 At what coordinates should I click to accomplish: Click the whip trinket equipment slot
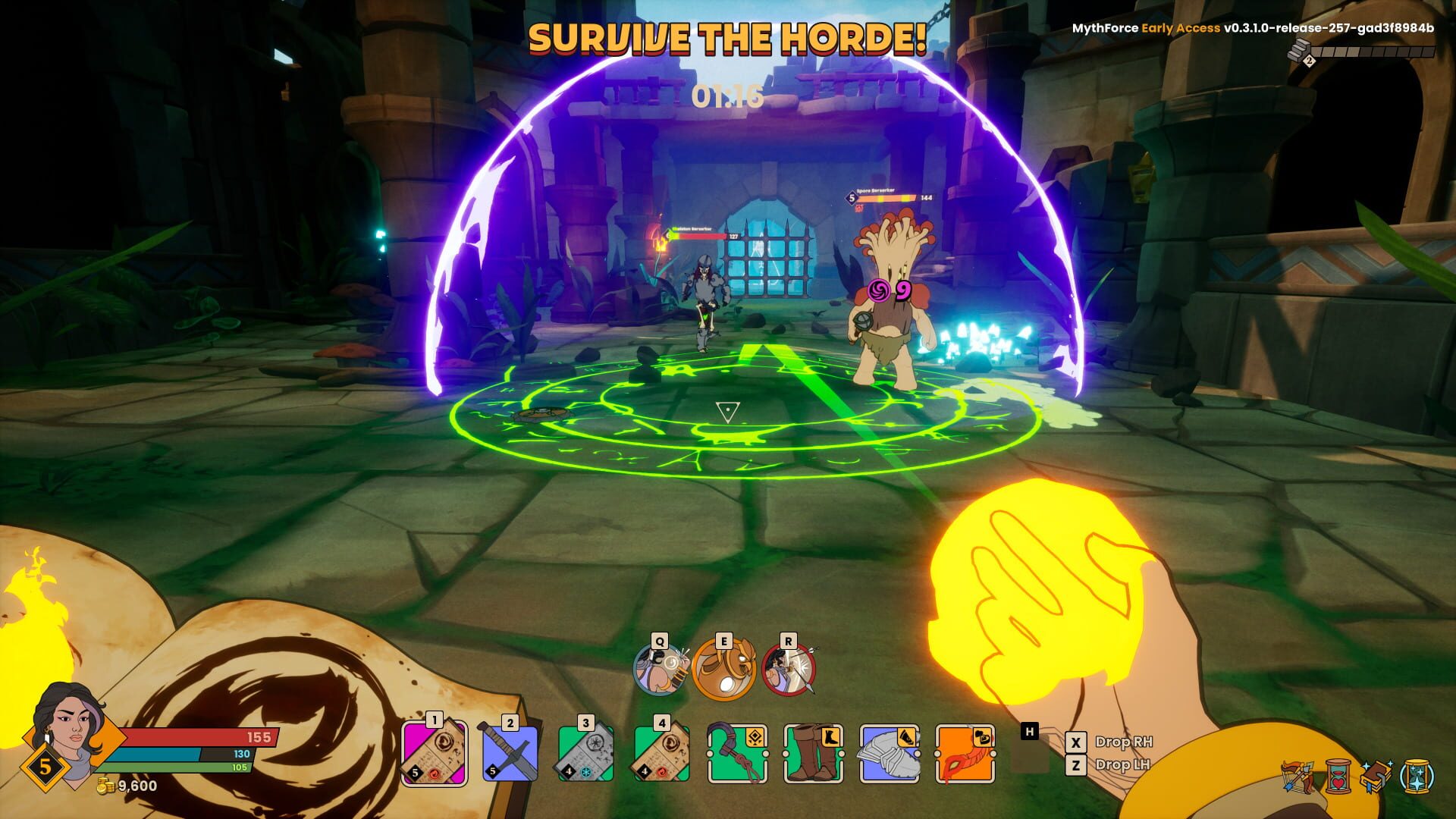(737, 753)
